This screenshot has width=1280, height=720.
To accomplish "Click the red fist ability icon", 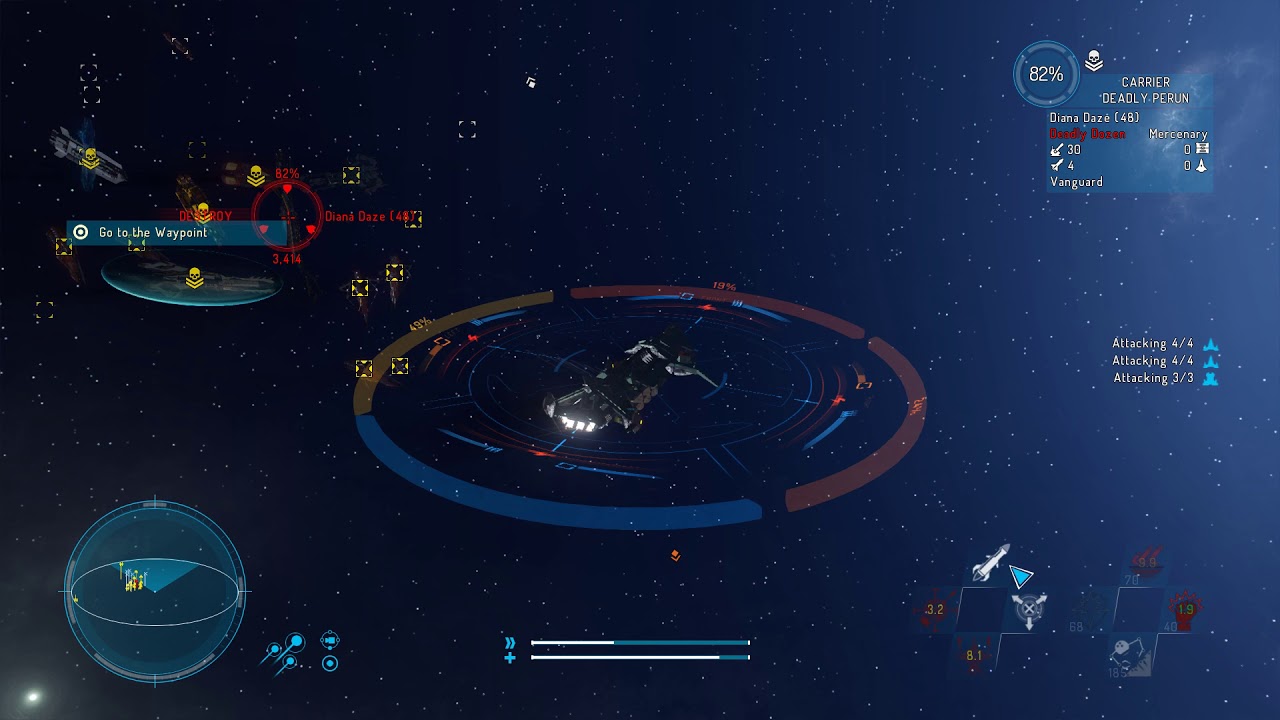I will pos(1185,609).
